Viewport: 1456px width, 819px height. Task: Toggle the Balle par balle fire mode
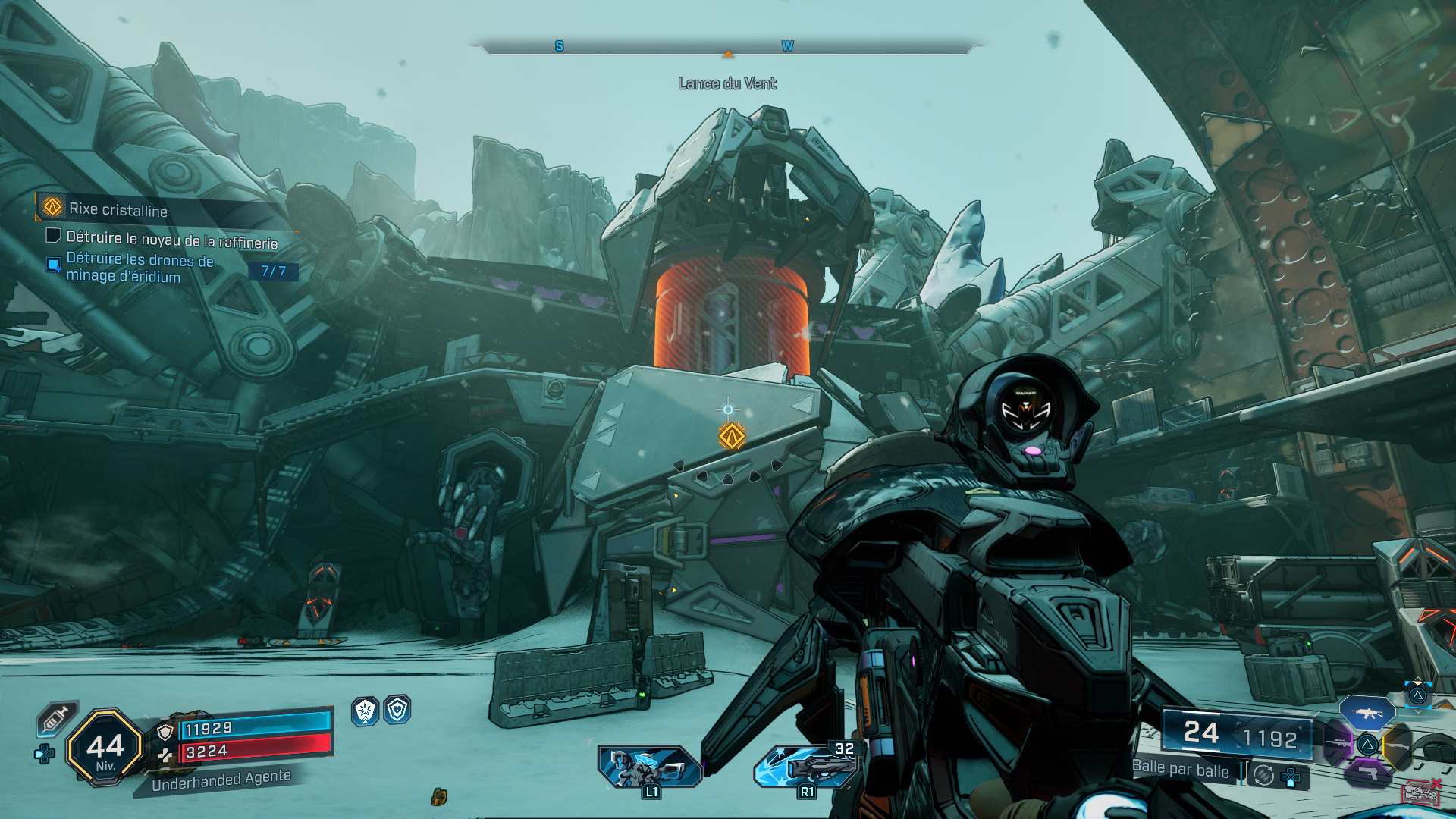[x=1181, y=769]
